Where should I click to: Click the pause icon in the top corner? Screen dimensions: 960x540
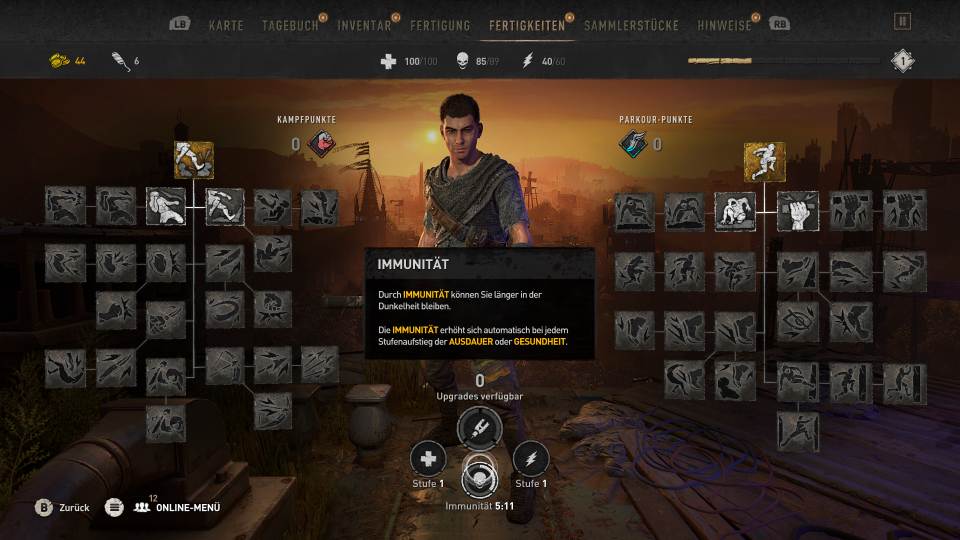point(902,21)
